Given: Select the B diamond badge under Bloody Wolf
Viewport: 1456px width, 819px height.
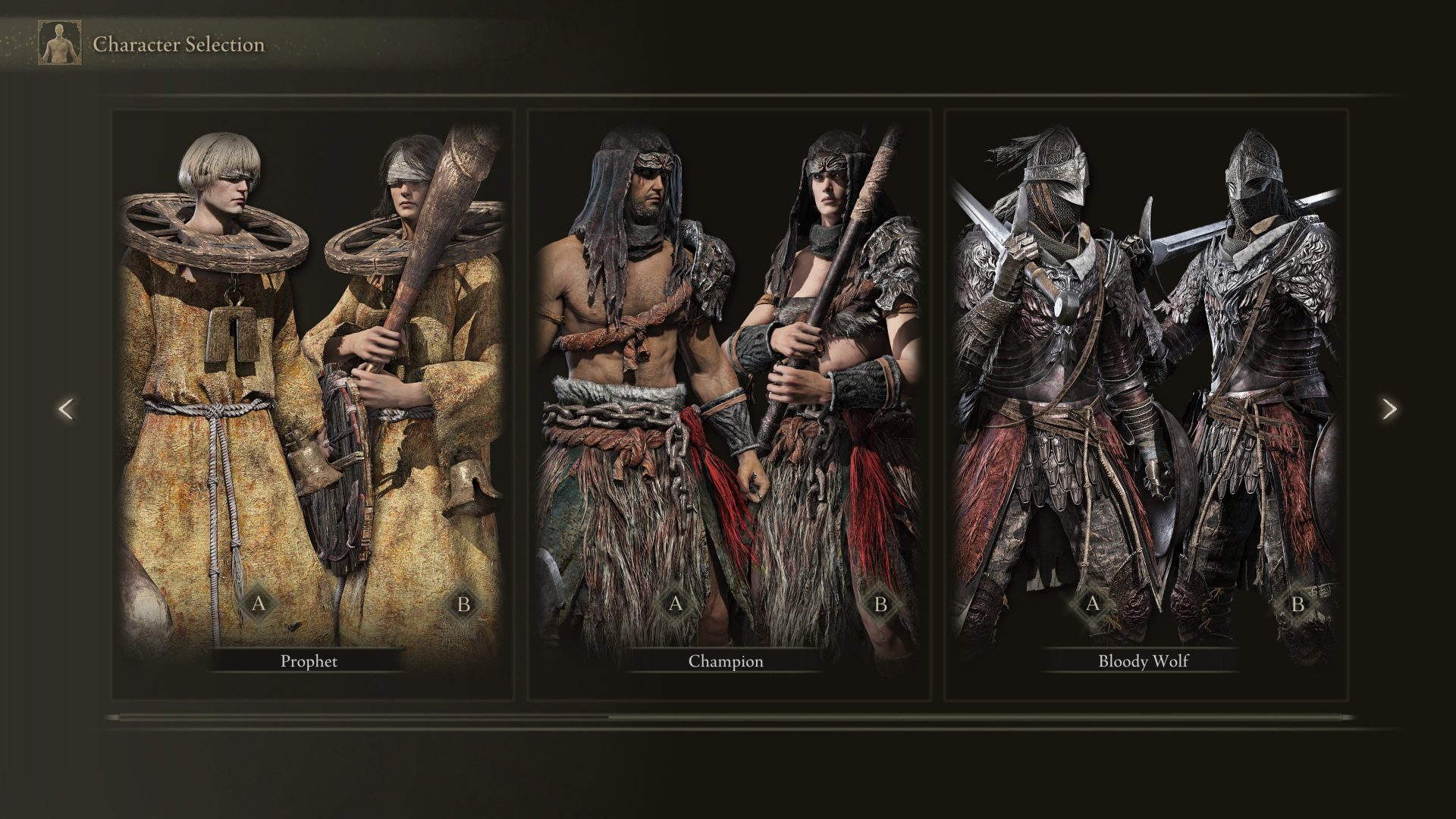Looking at the screenshot, I should pos(1298,604).
